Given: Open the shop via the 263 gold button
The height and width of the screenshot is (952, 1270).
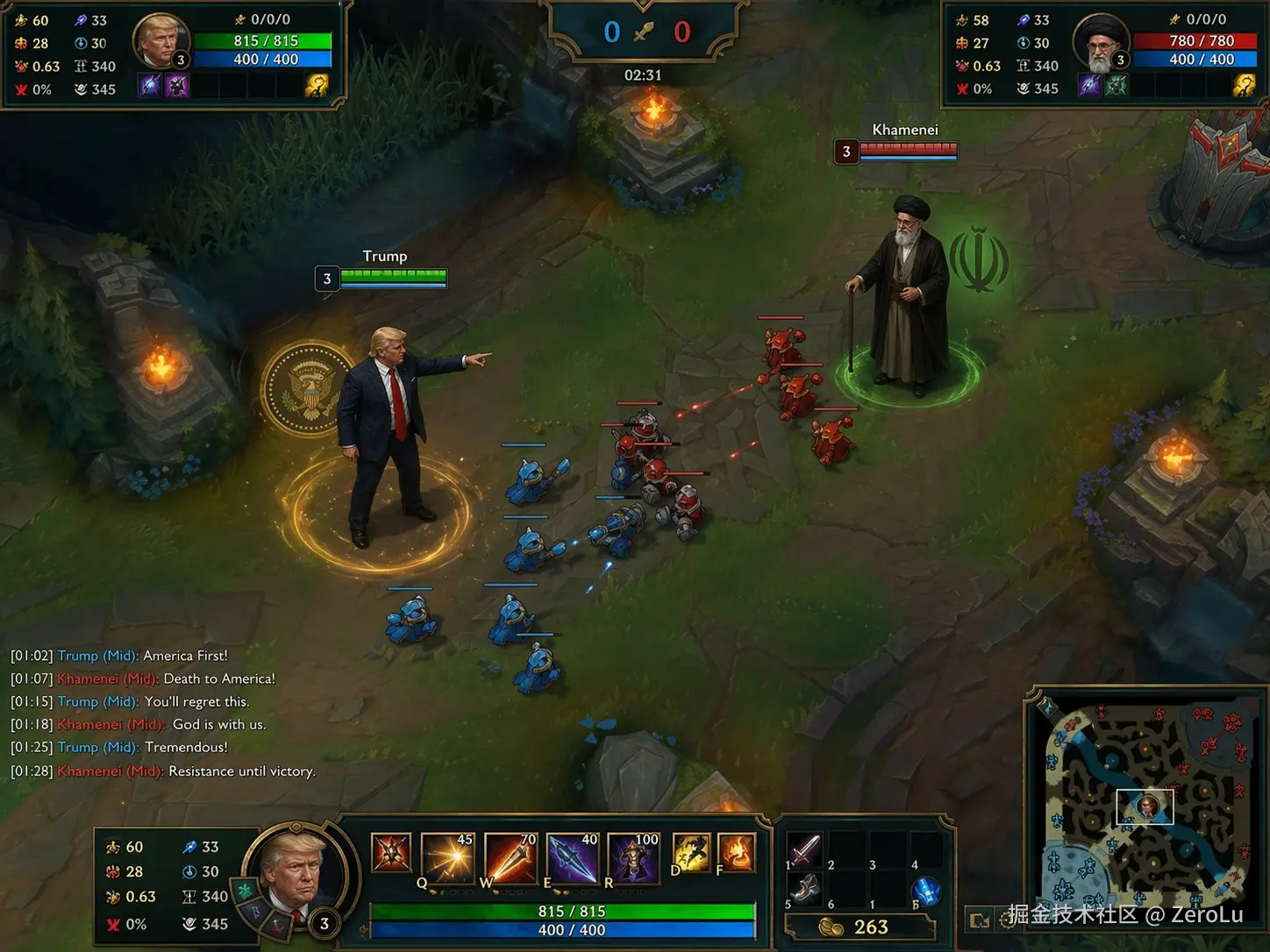Looking at the screenshot, I should pyautogui.click(x=859, y=927).
